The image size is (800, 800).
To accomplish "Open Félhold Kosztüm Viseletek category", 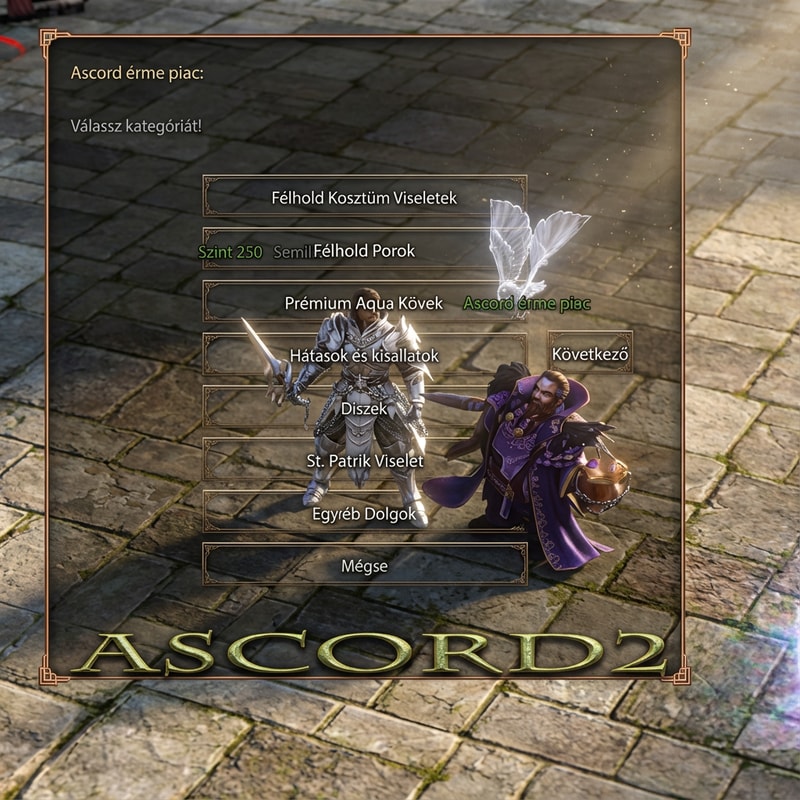I will click(364, 197).
